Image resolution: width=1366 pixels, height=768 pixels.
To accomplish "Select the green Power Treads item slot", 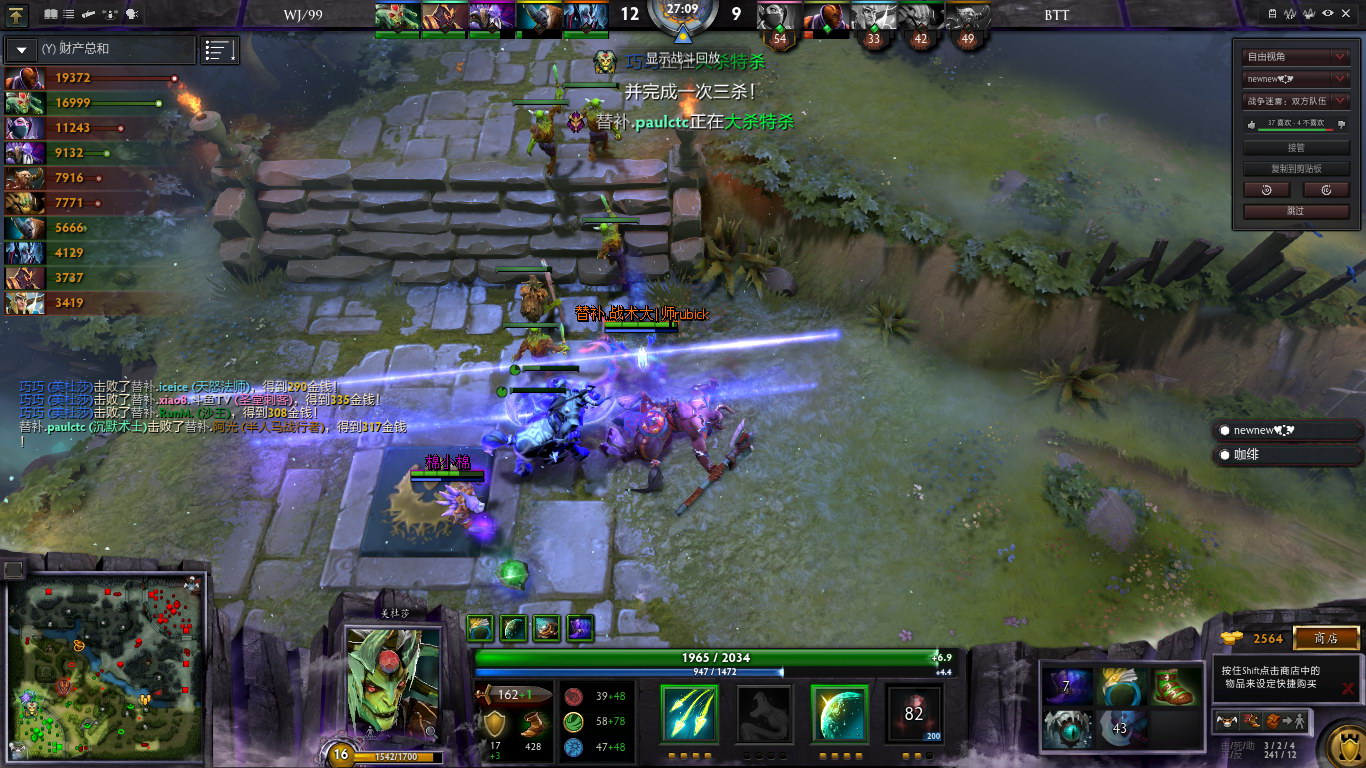I will 1174,687.
